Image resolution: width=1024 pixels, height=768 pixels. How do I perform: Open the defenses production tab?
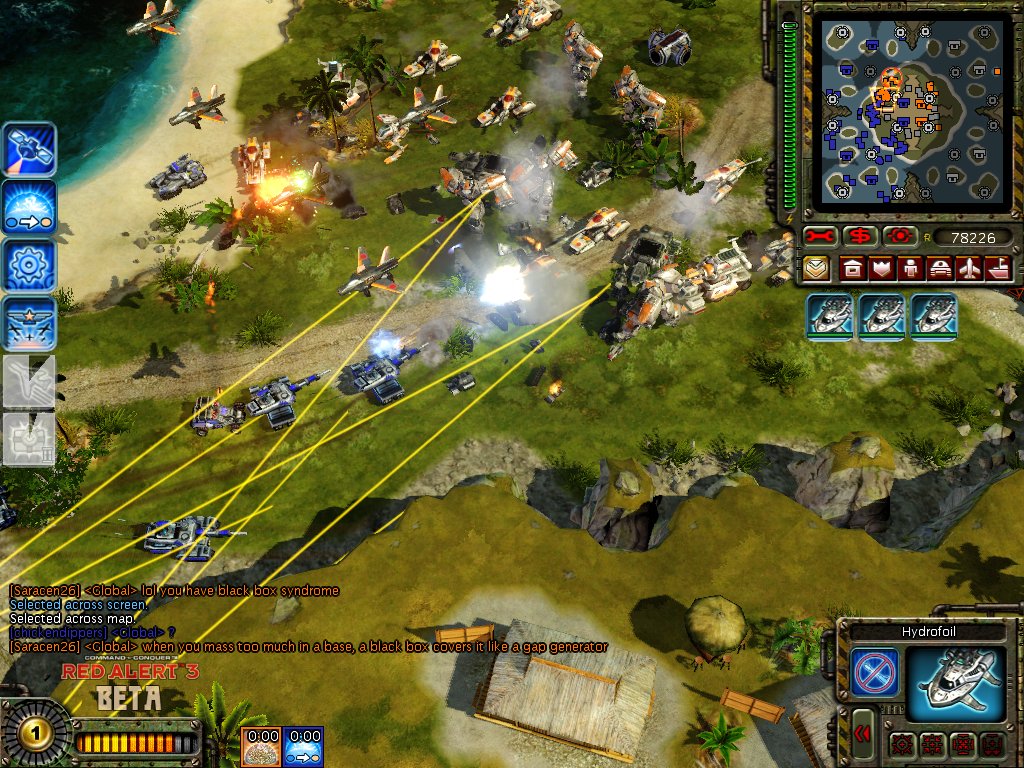coord(882,268)
